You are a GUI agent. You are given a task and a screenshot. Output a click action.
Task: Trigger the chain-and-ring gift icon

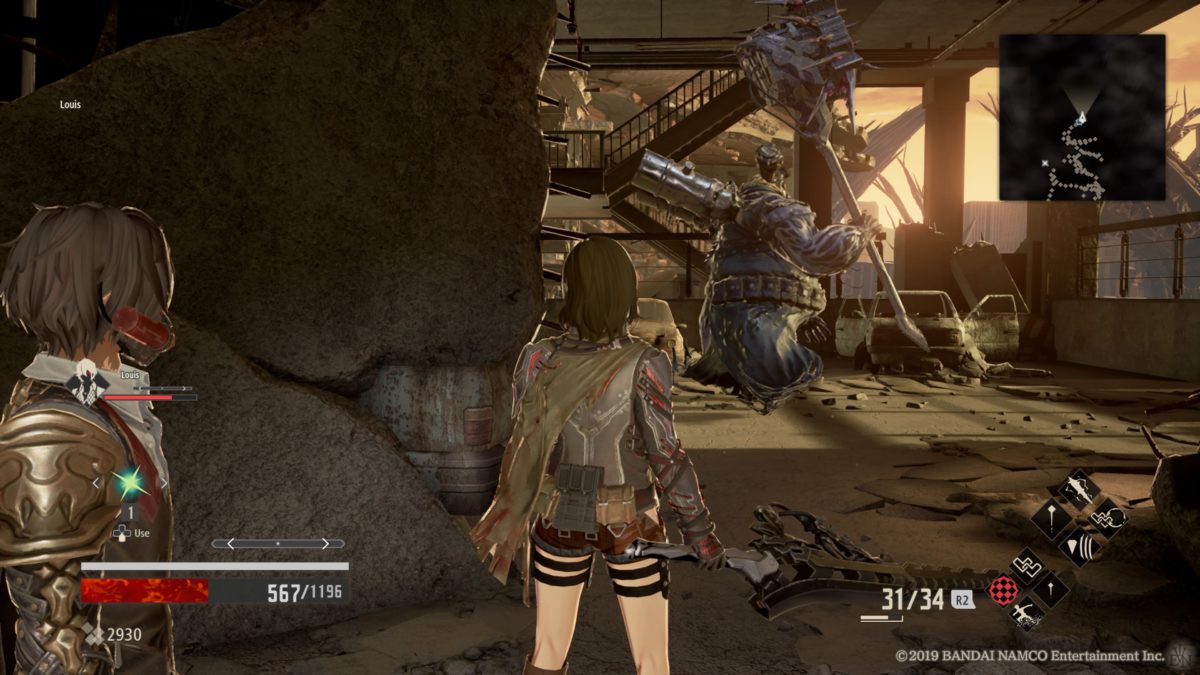[1106, 518]
